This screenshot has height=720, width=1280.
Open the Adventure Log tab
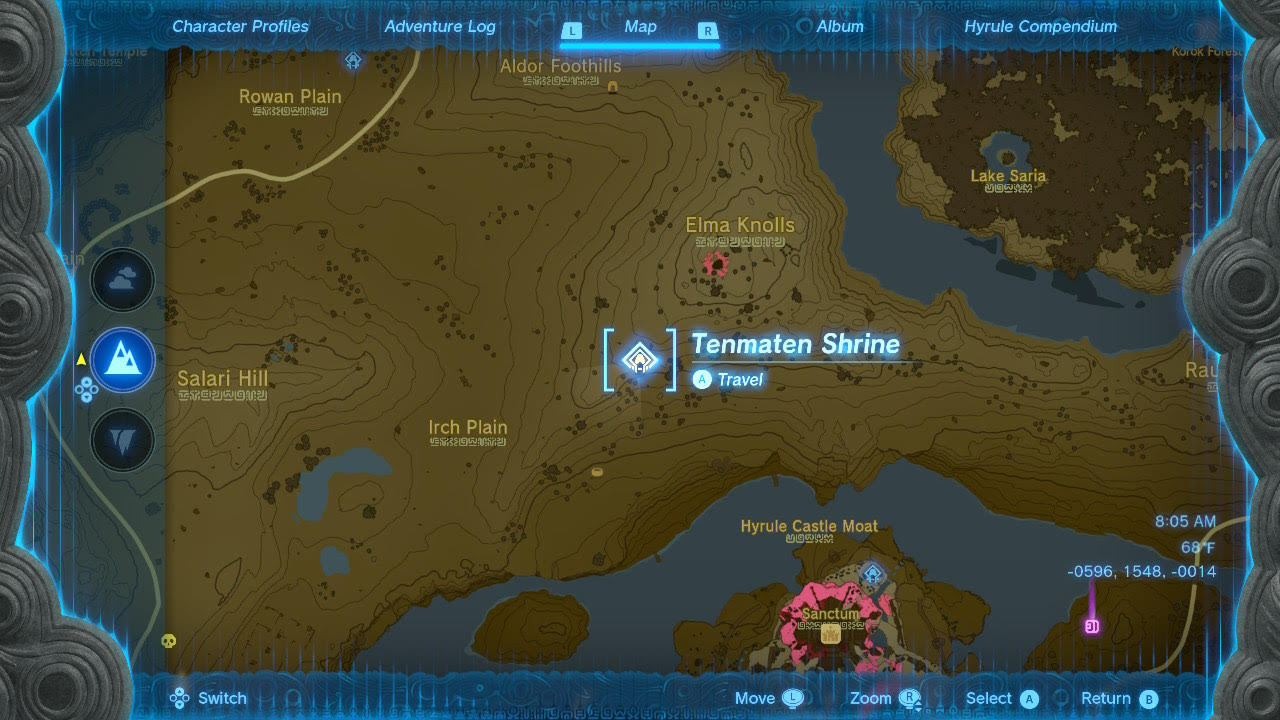coord(439,26)
